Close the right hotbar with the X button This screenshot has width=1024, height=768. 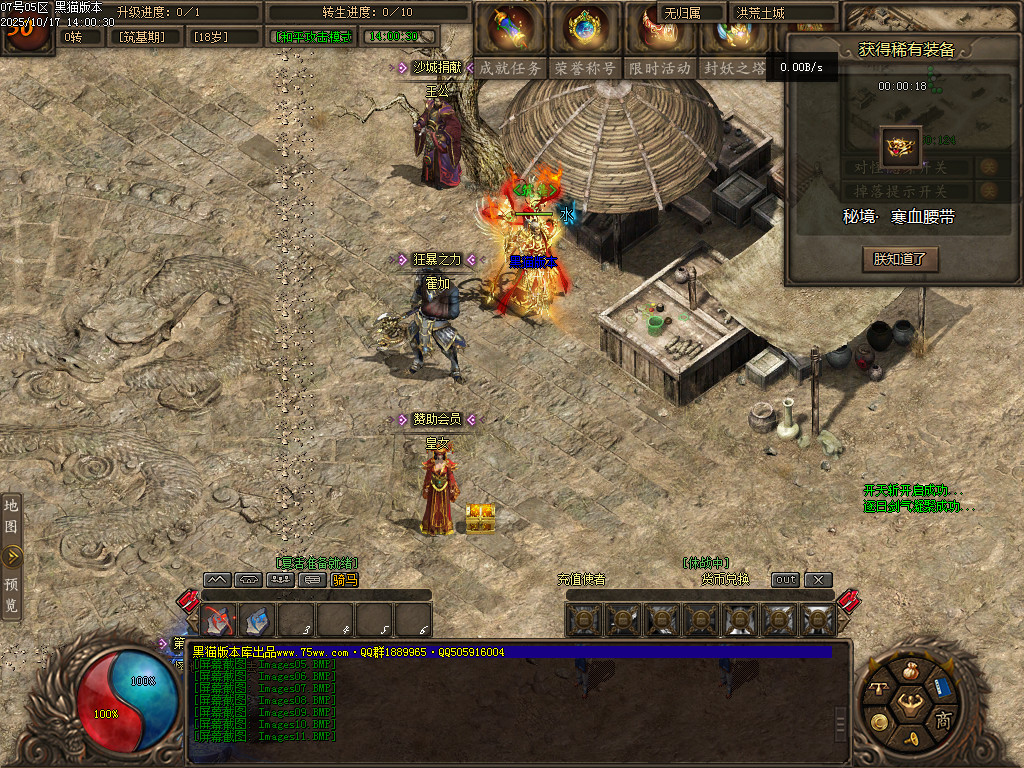click(818, 579)
